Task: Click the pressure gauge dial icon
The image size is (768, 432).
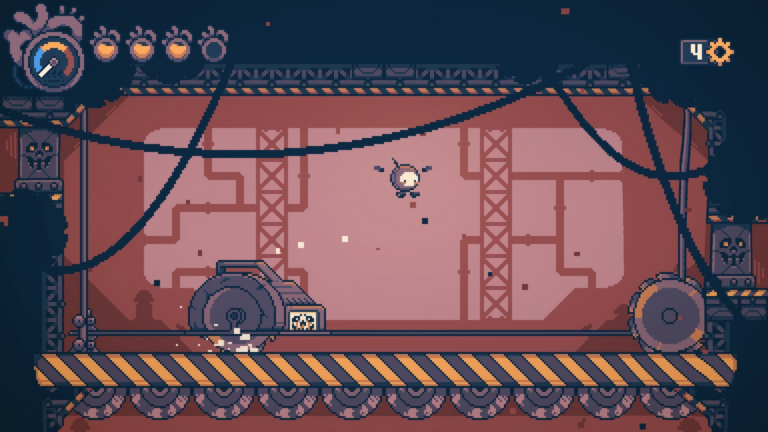Action: pos(53,59)
